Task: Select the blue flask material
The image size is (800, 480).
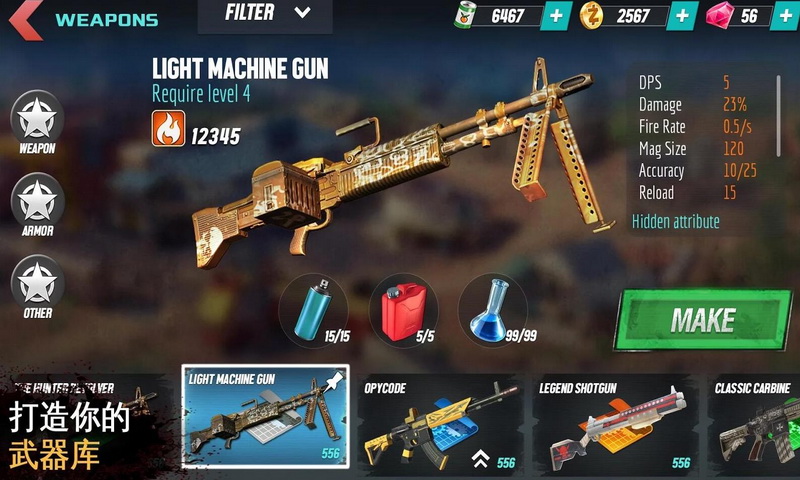Action: point(492,308)
